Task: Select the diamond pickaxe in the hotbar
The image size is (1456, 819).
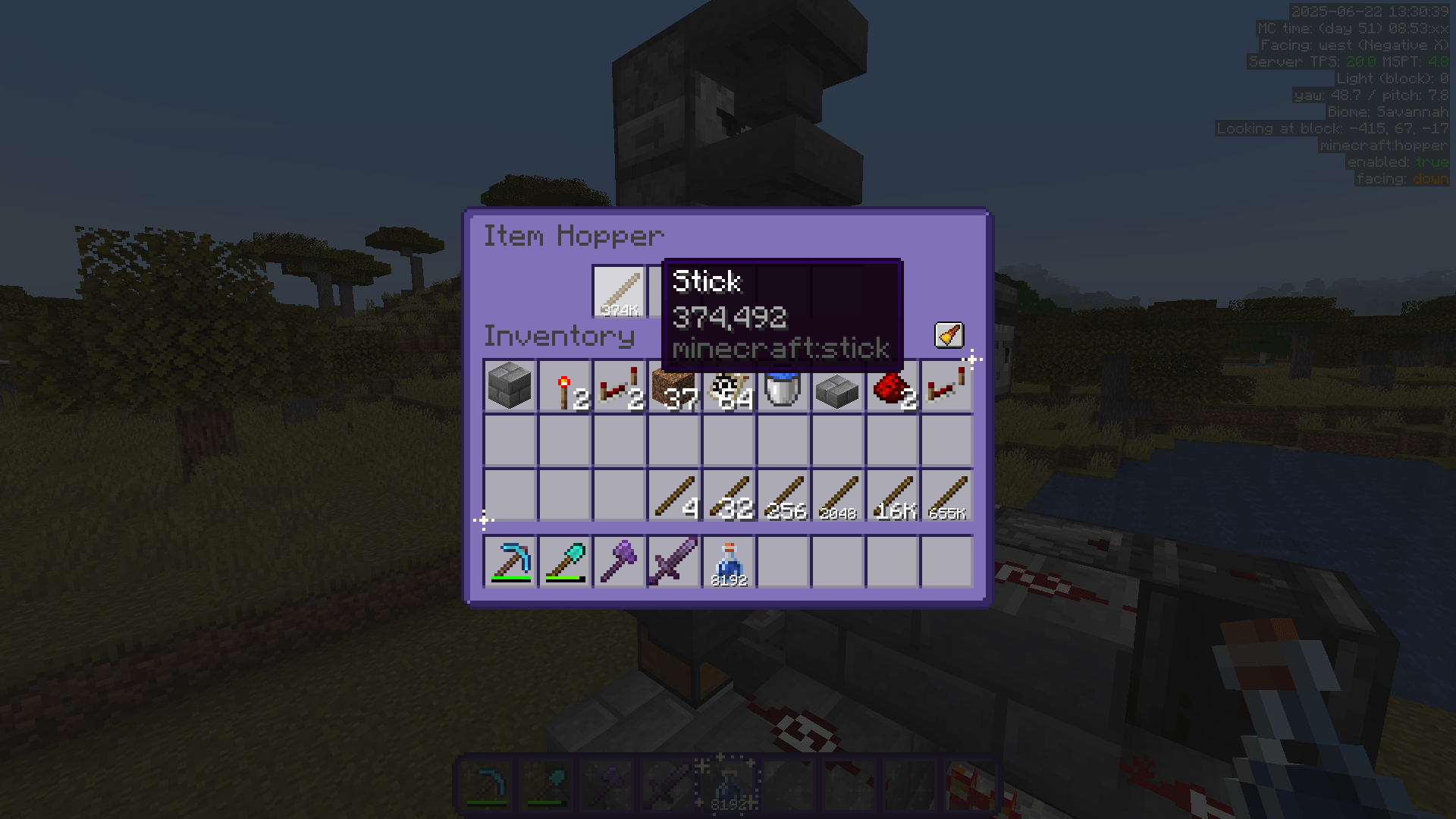Action: coord(509,561)
